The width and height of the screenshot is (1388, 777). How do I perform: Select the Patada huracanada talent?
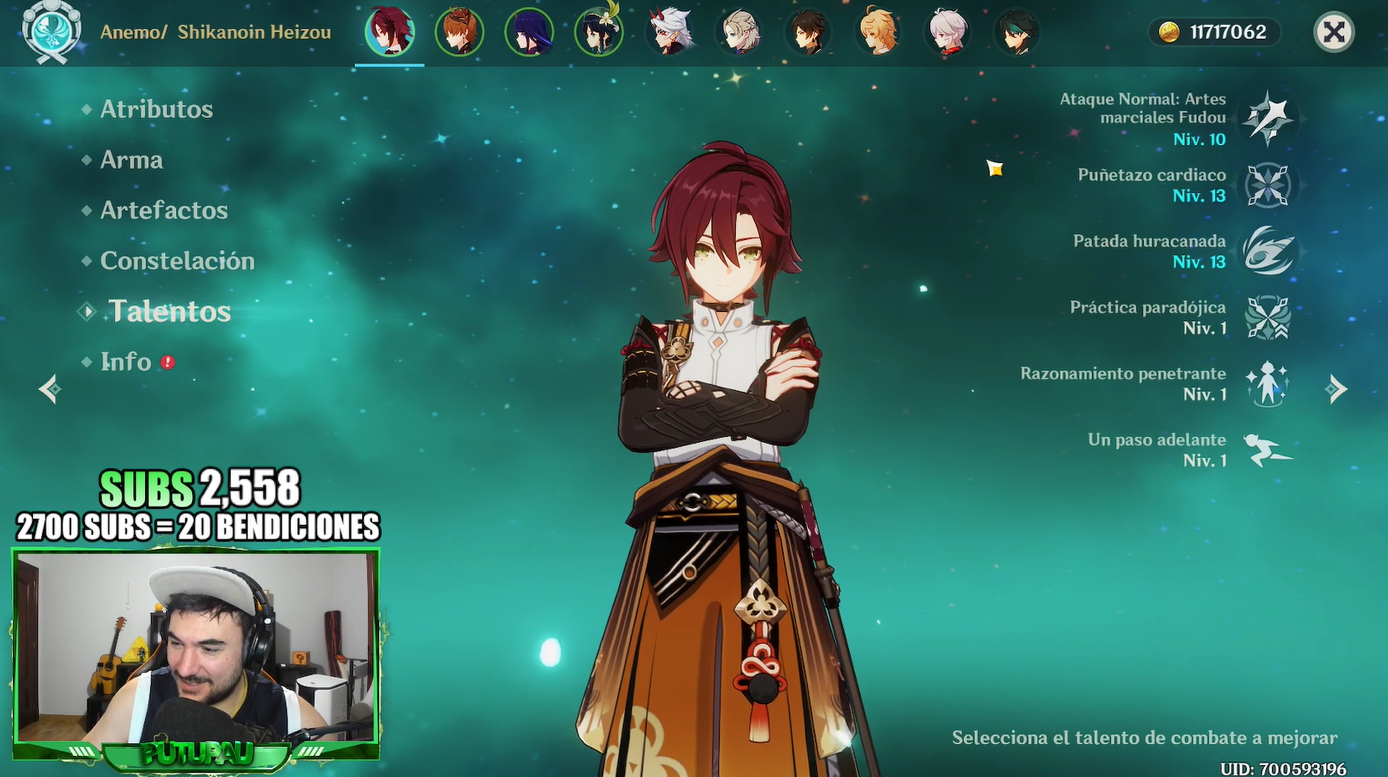[1268, 251]
